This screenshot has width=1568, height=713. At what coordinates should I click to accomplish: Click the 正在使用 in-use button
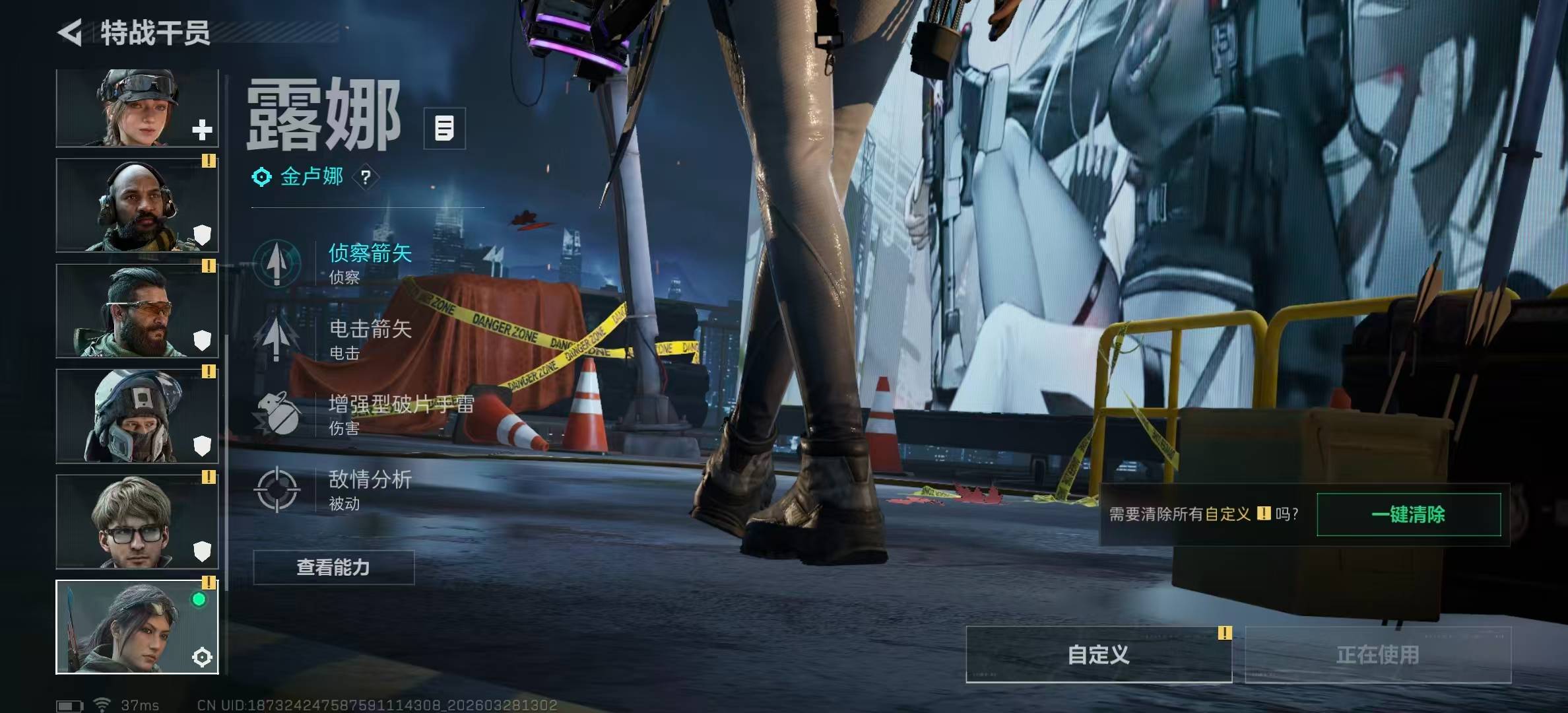1378,654
